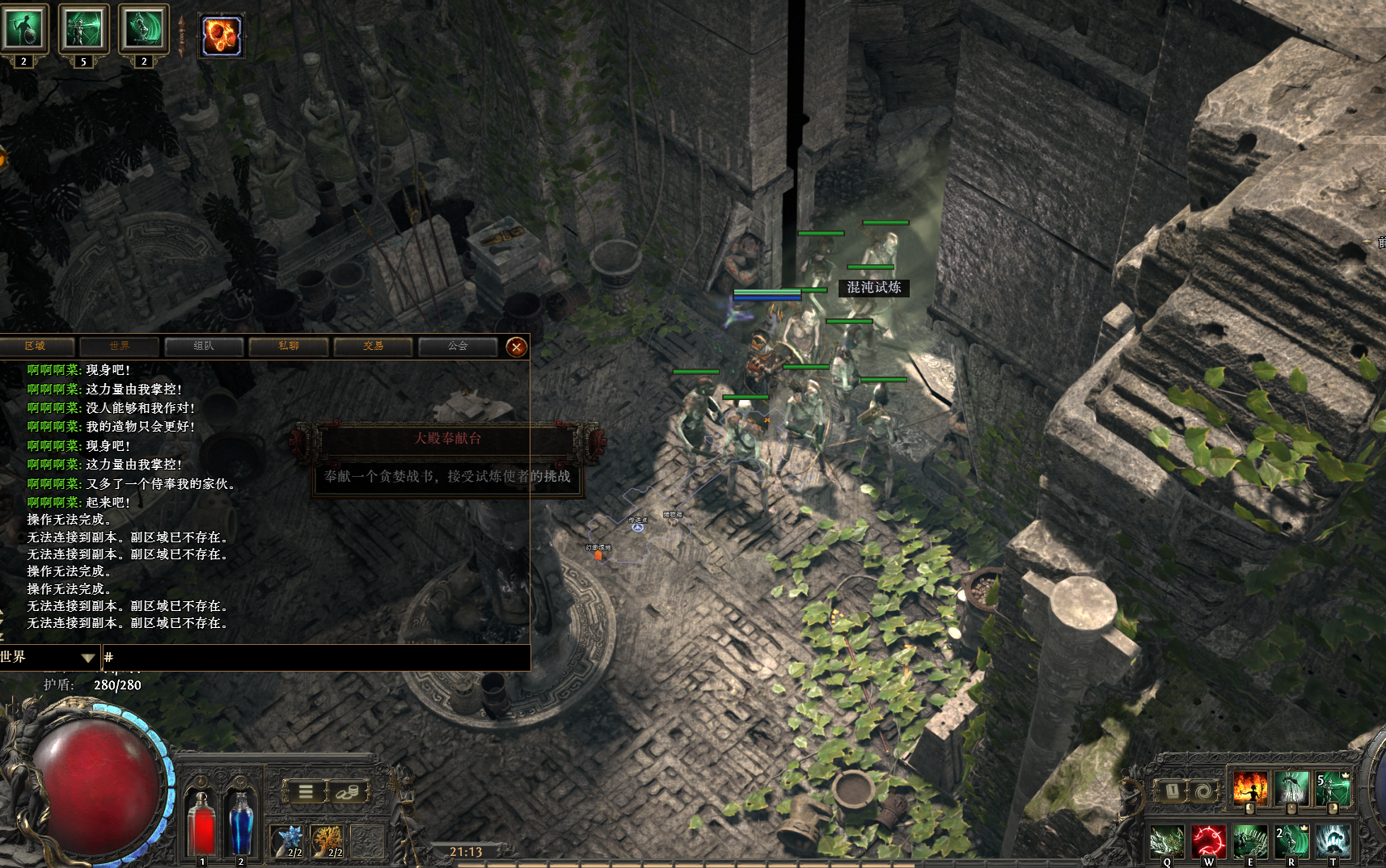
Task: Open the coins and rings shop button
Action: [348, 792]
